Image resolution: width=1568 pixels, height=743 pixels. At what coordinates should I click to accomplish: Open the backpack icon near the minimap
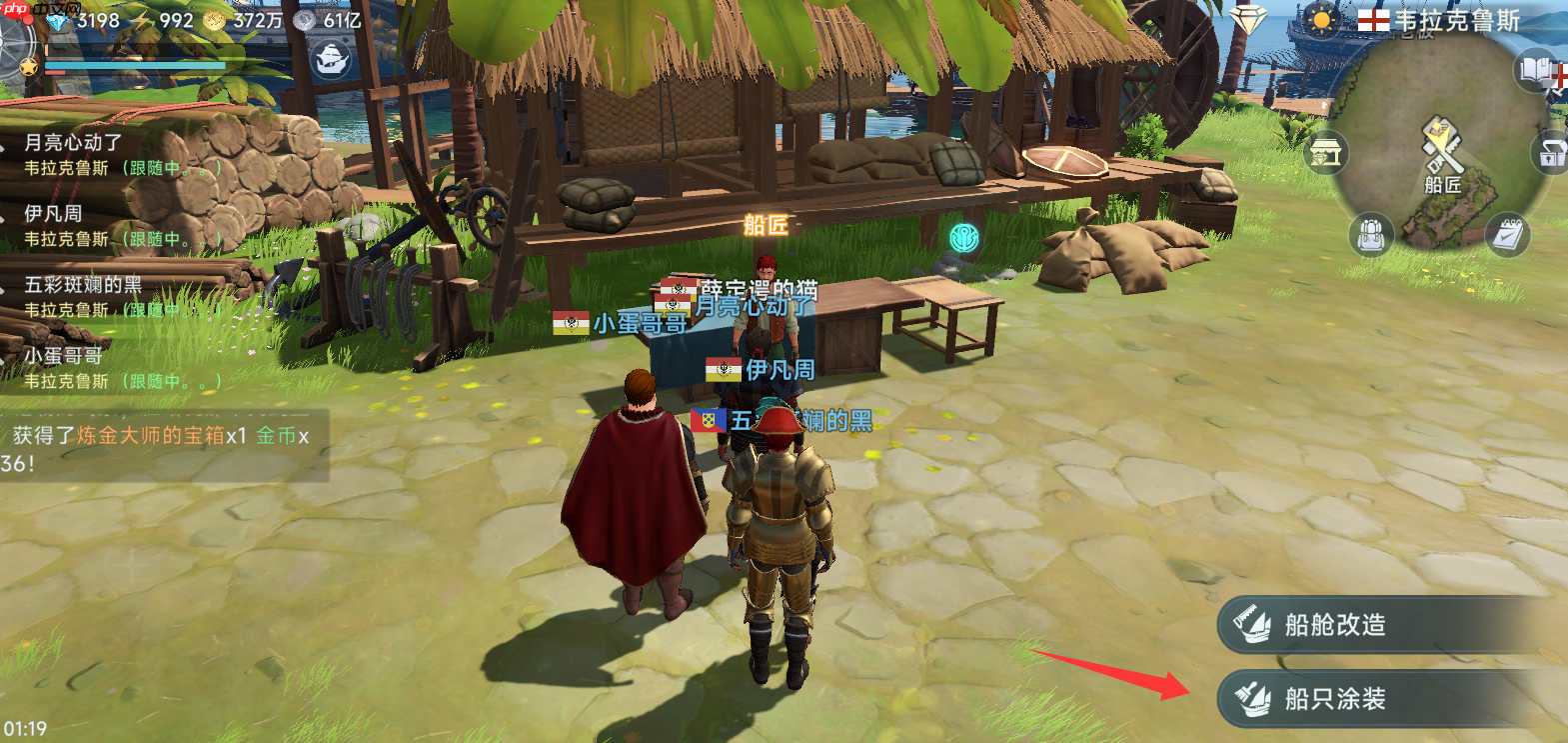click(1371, 235)
